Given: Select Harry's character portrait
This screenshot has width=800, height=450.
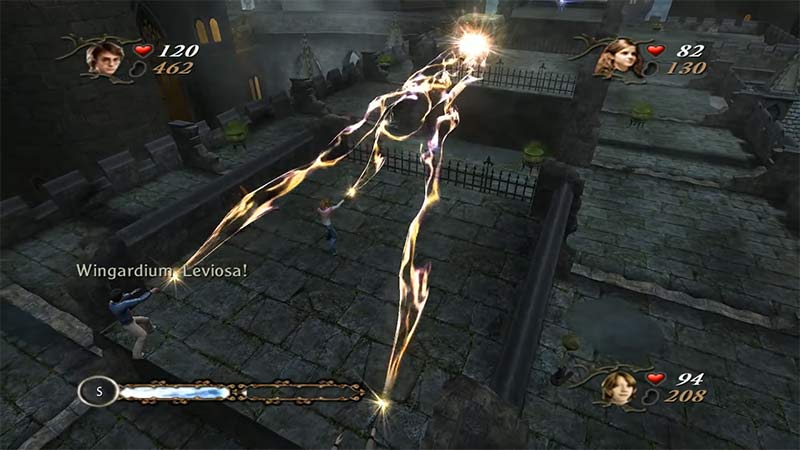Looking at the screenshot, I should (103, 57).
